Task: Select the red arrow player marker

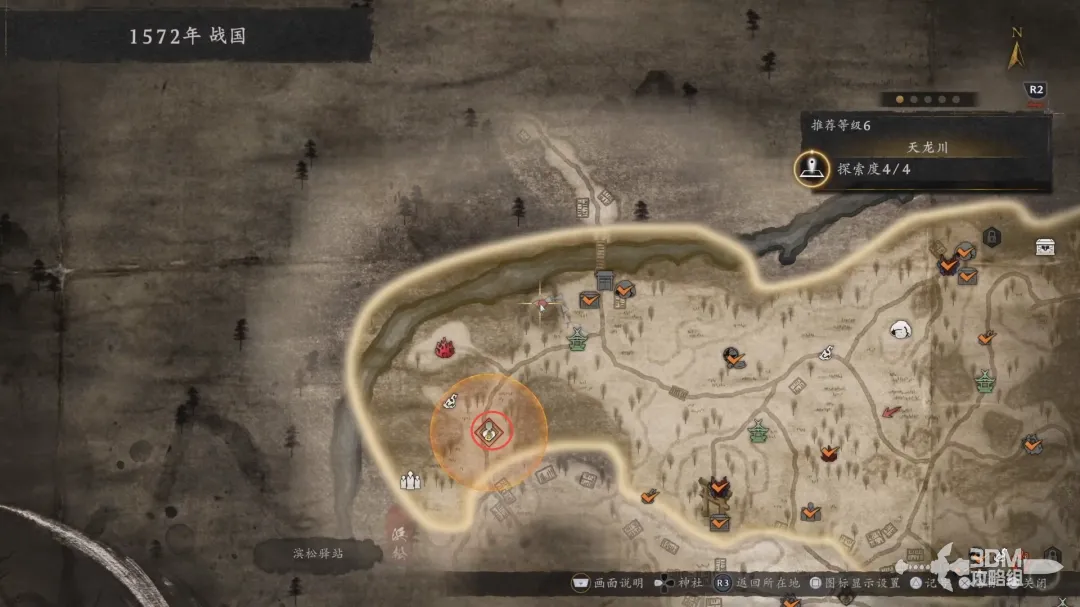Action: (x=888, y=412)
